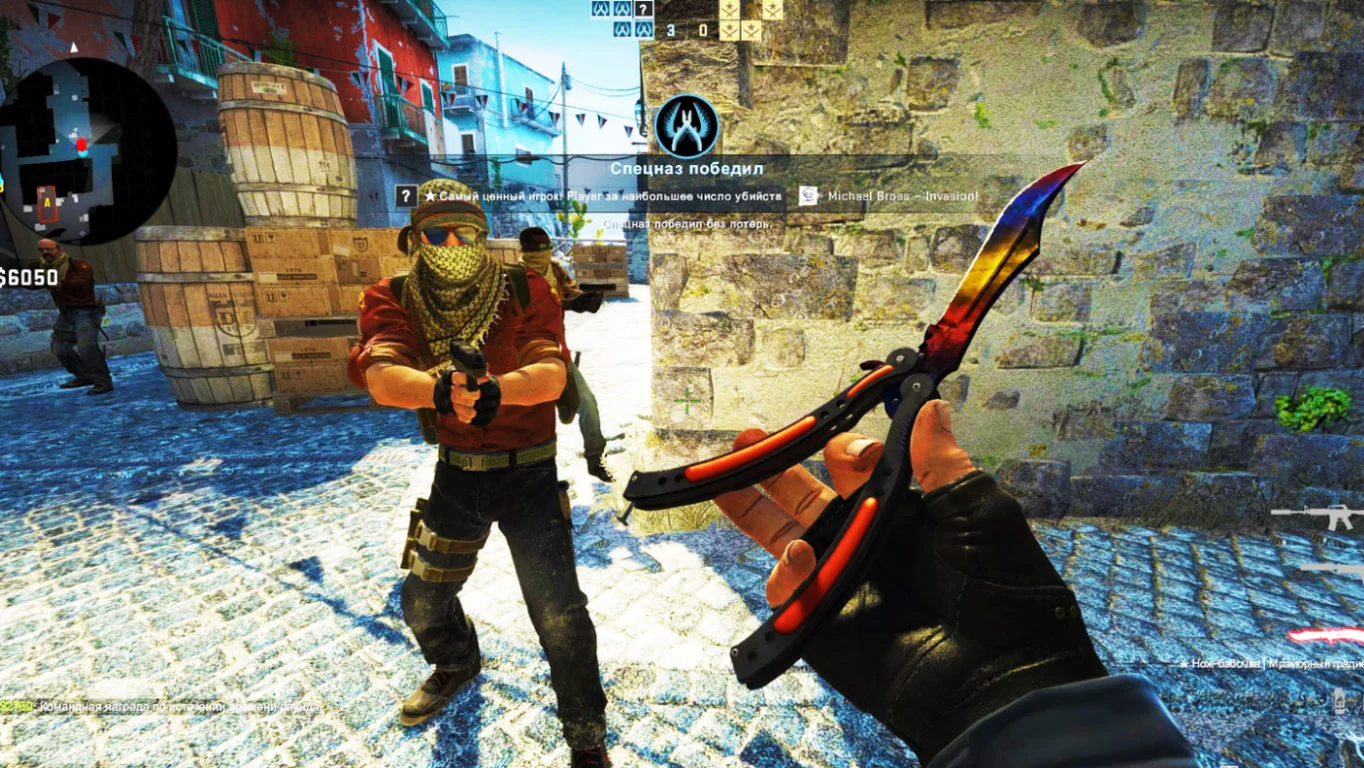Viewport: 1364px width, 768px height.
Task: Toggle the lone round indicator above the others
Action: [x=772, y=10]
